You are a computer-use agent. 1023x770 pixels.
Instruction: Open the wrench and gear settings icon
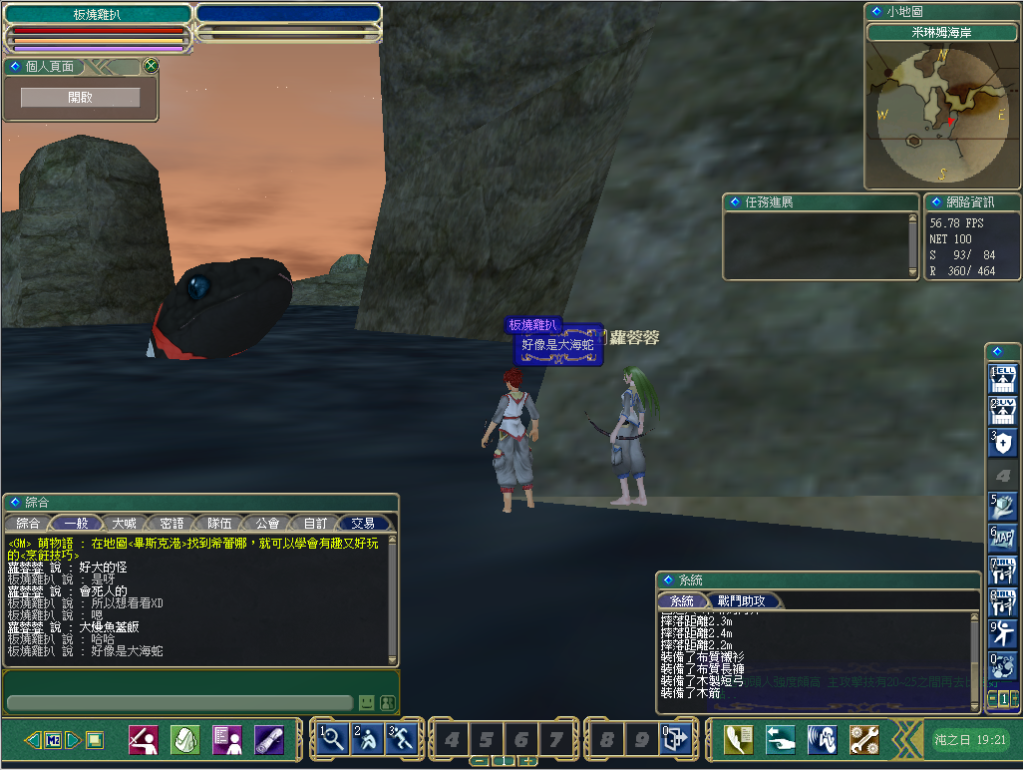tap(864, 739)
